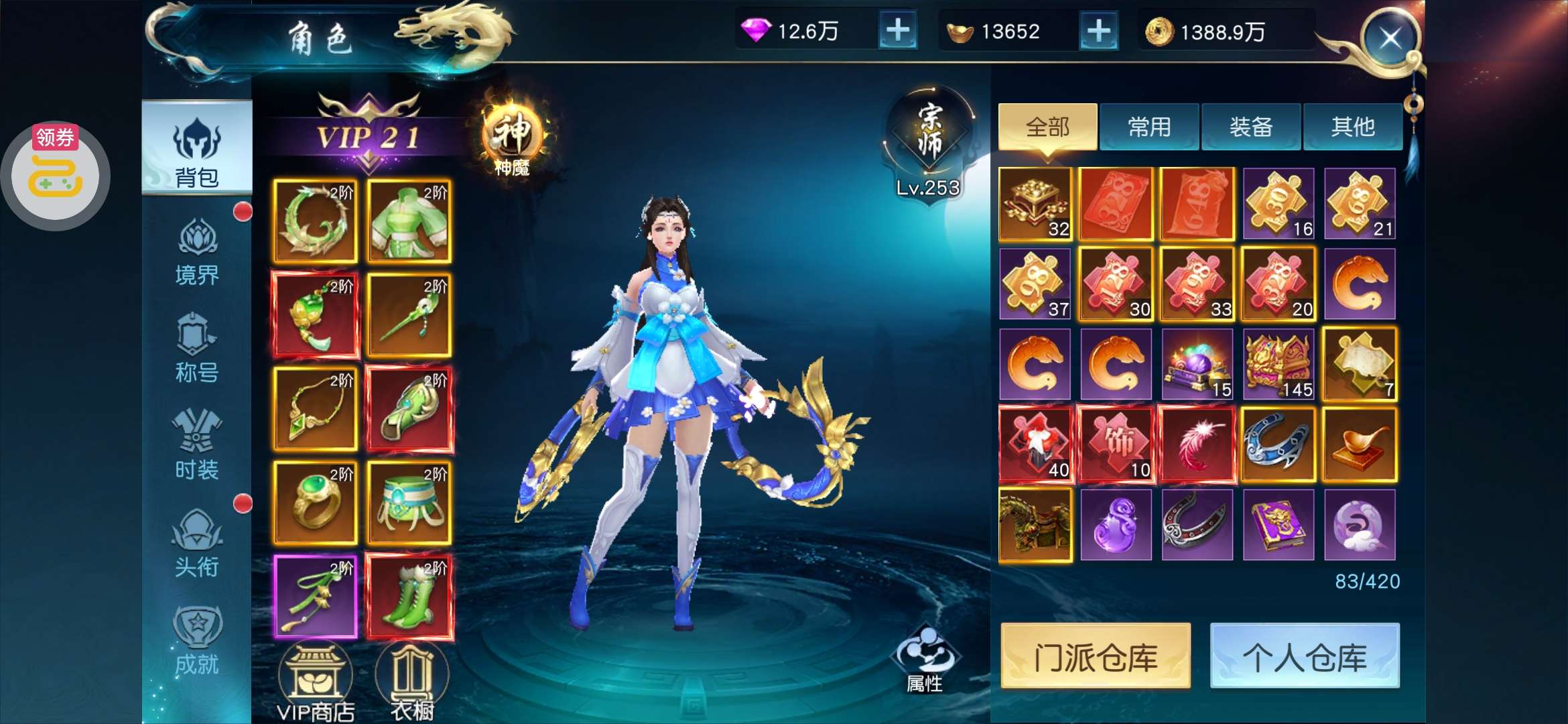
Task: Click the plus button next to gold ingots
Action: pyautogui.click(x=1099, y=31)
